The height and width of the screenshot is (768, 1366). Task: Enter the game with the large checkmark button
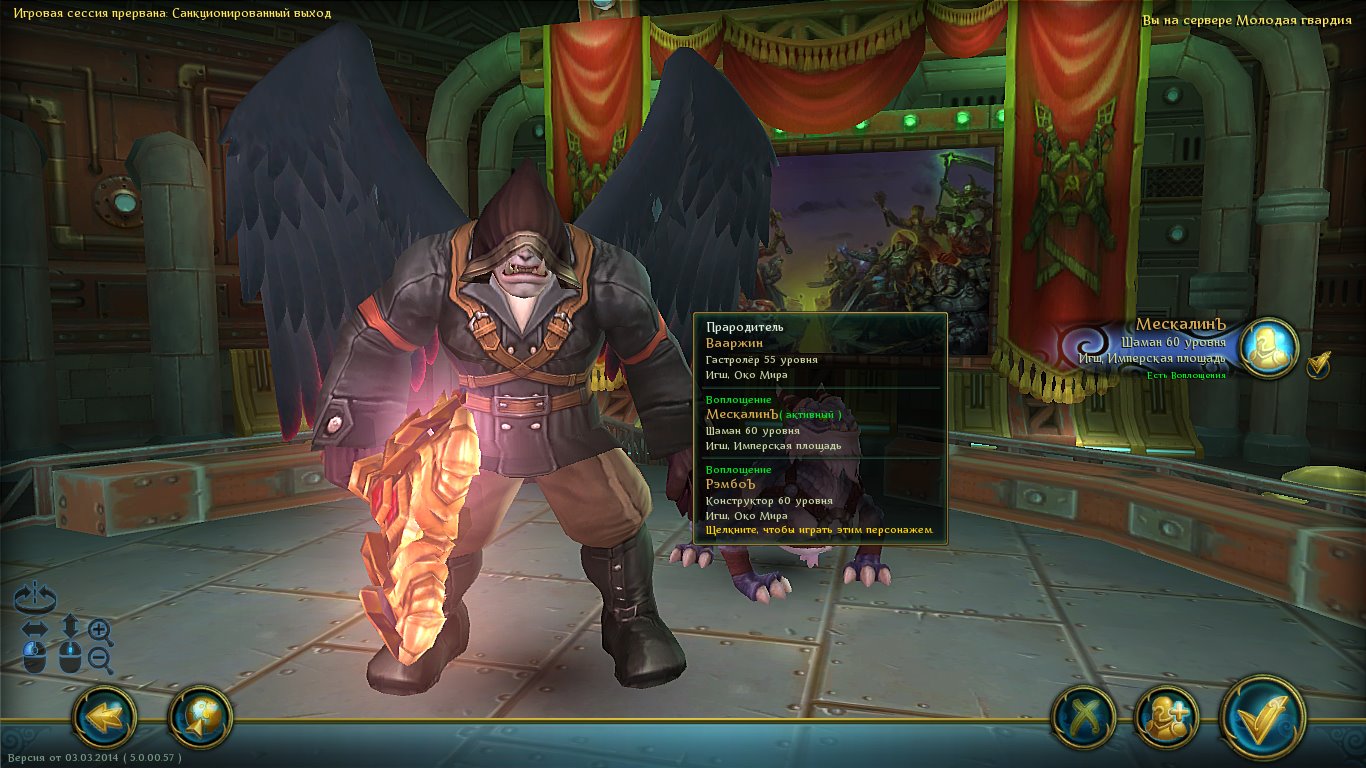tap(1262, 717)
